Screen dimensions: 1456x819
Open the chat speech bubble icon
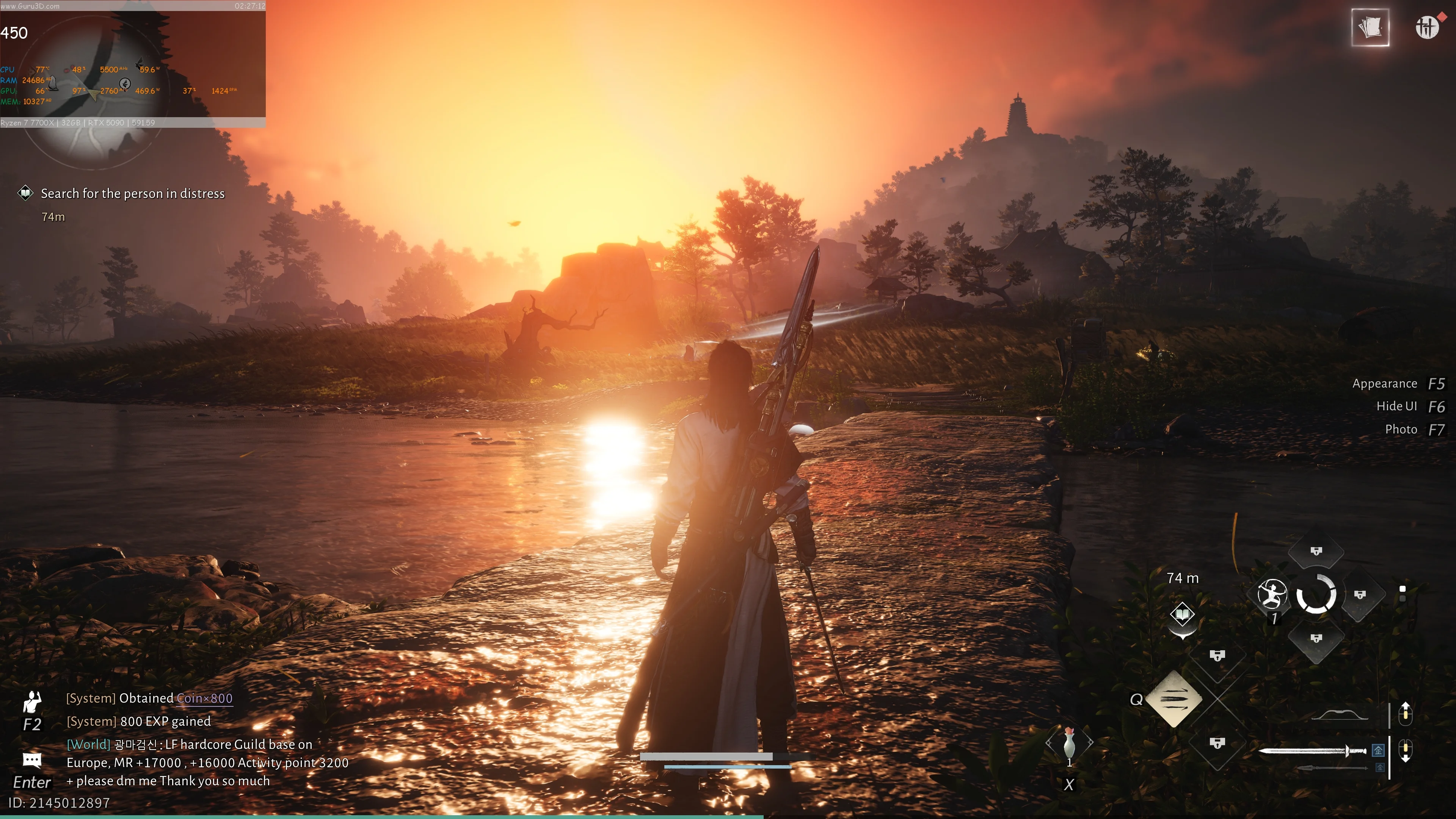pos(31,759)
